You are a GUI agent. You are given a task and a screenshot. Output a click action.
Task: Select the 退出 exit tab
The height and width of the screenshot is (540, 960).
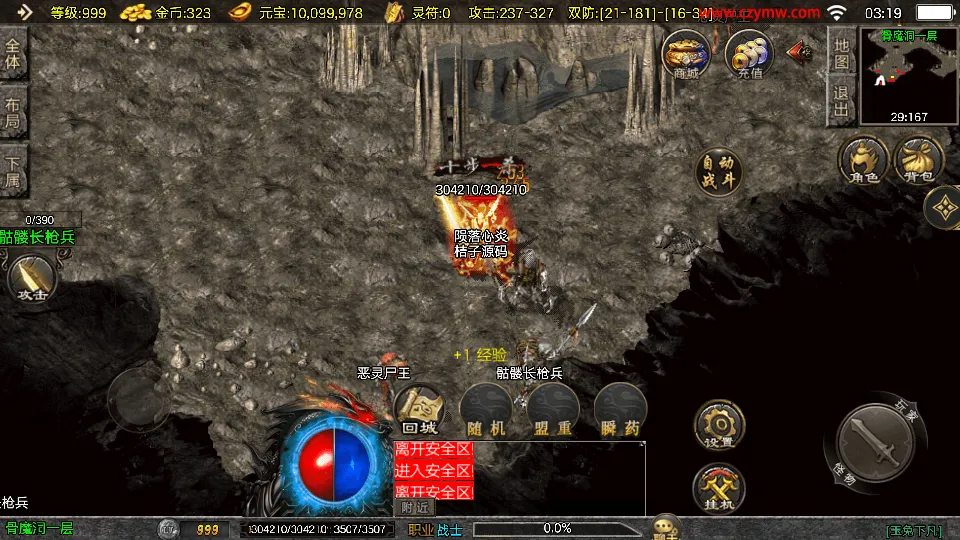pyautogui.click(x=842, y=101)
